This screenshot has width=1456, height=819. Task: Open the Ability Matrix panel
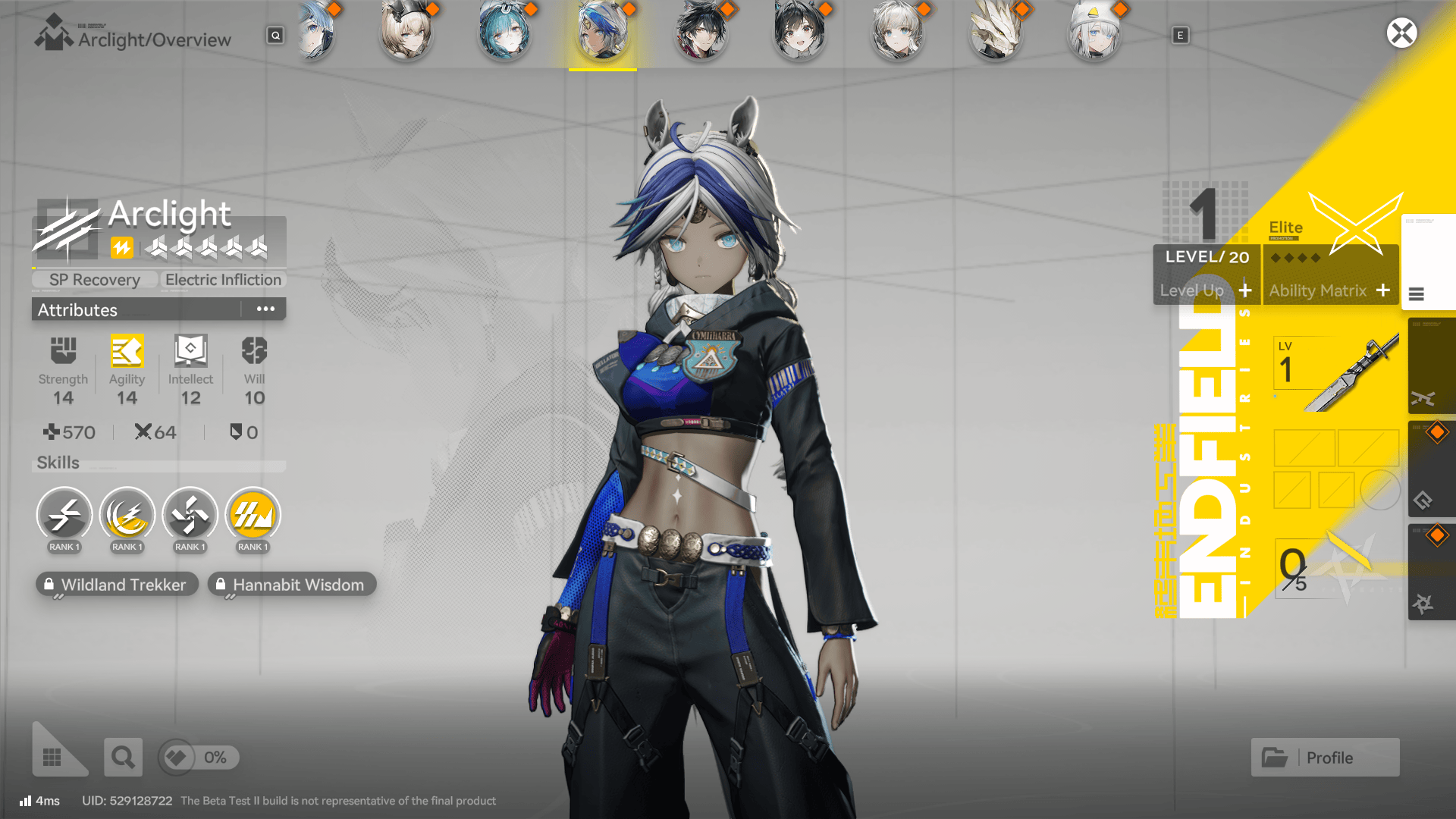pos(1330,290)
